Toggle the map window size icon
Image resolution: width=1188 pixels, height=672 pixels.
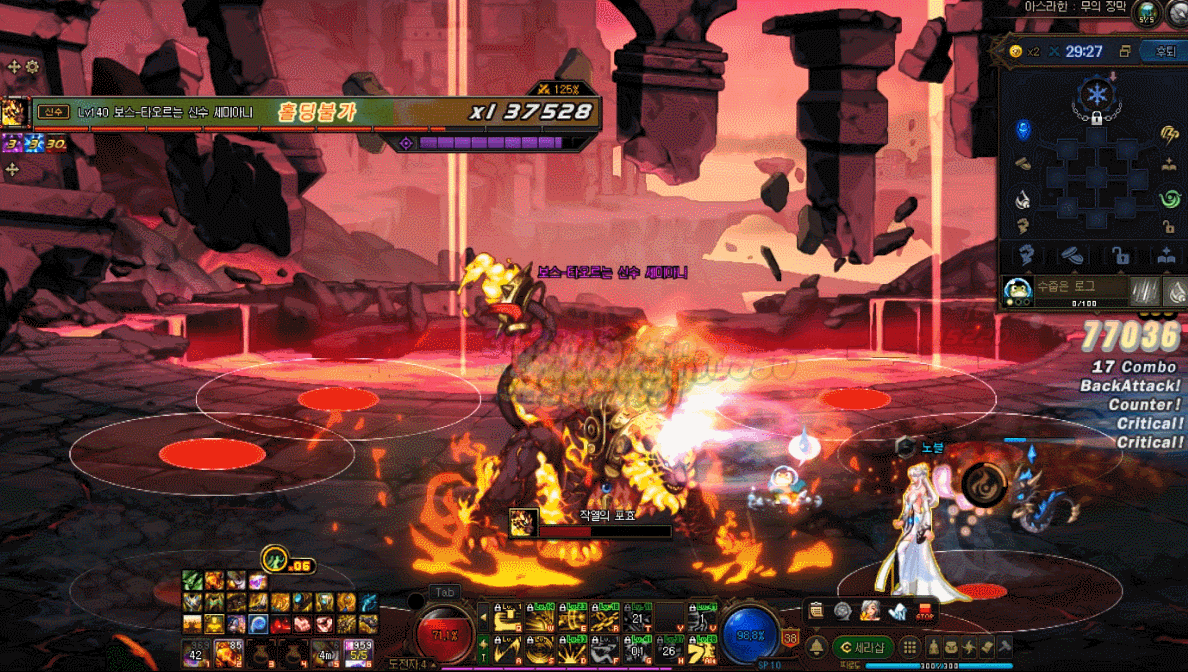pyautogui.click(x=1125, y=51)
